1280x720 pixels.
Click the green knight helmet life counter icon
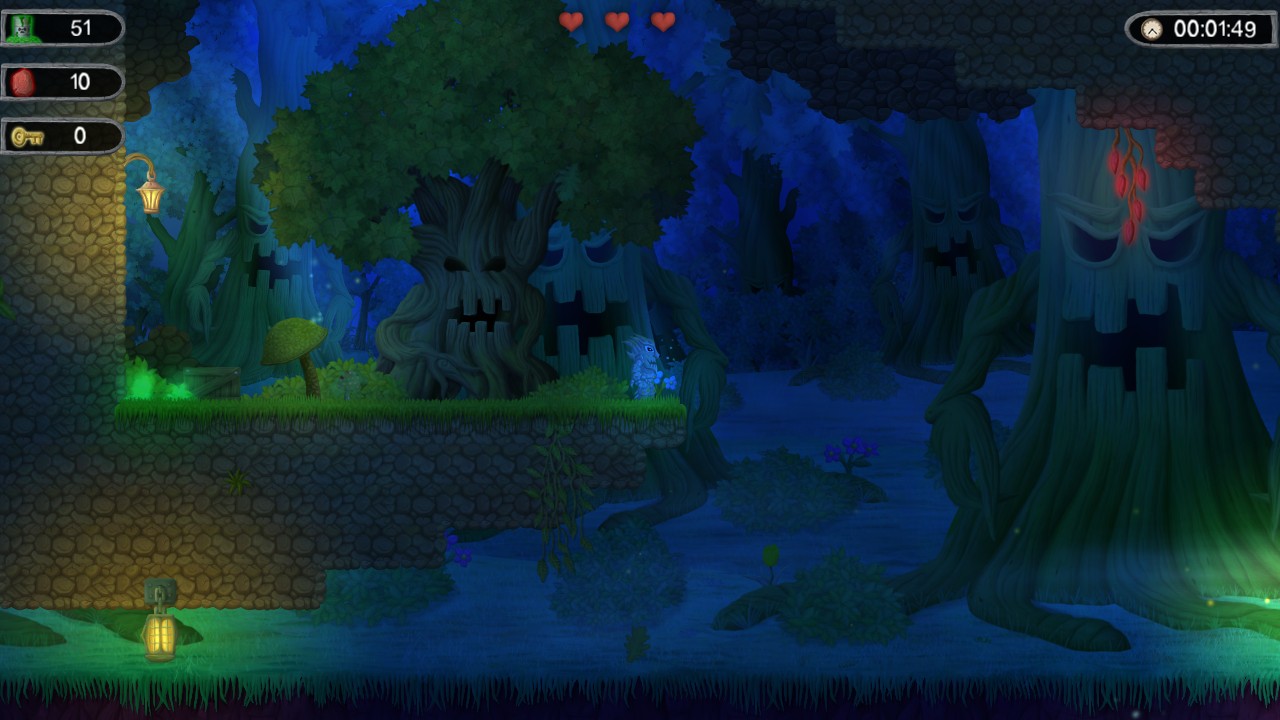(x=23, y=27)
